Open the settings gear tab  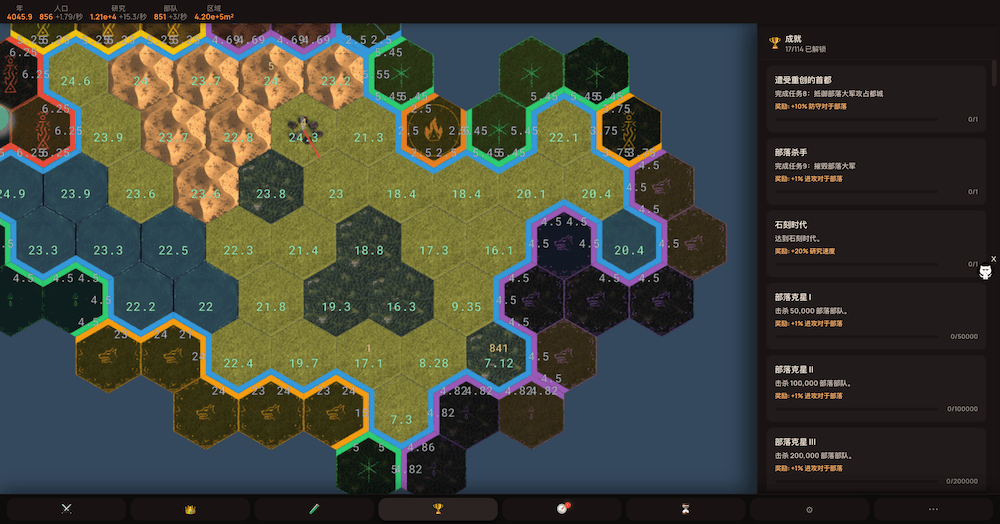point(810,509)
